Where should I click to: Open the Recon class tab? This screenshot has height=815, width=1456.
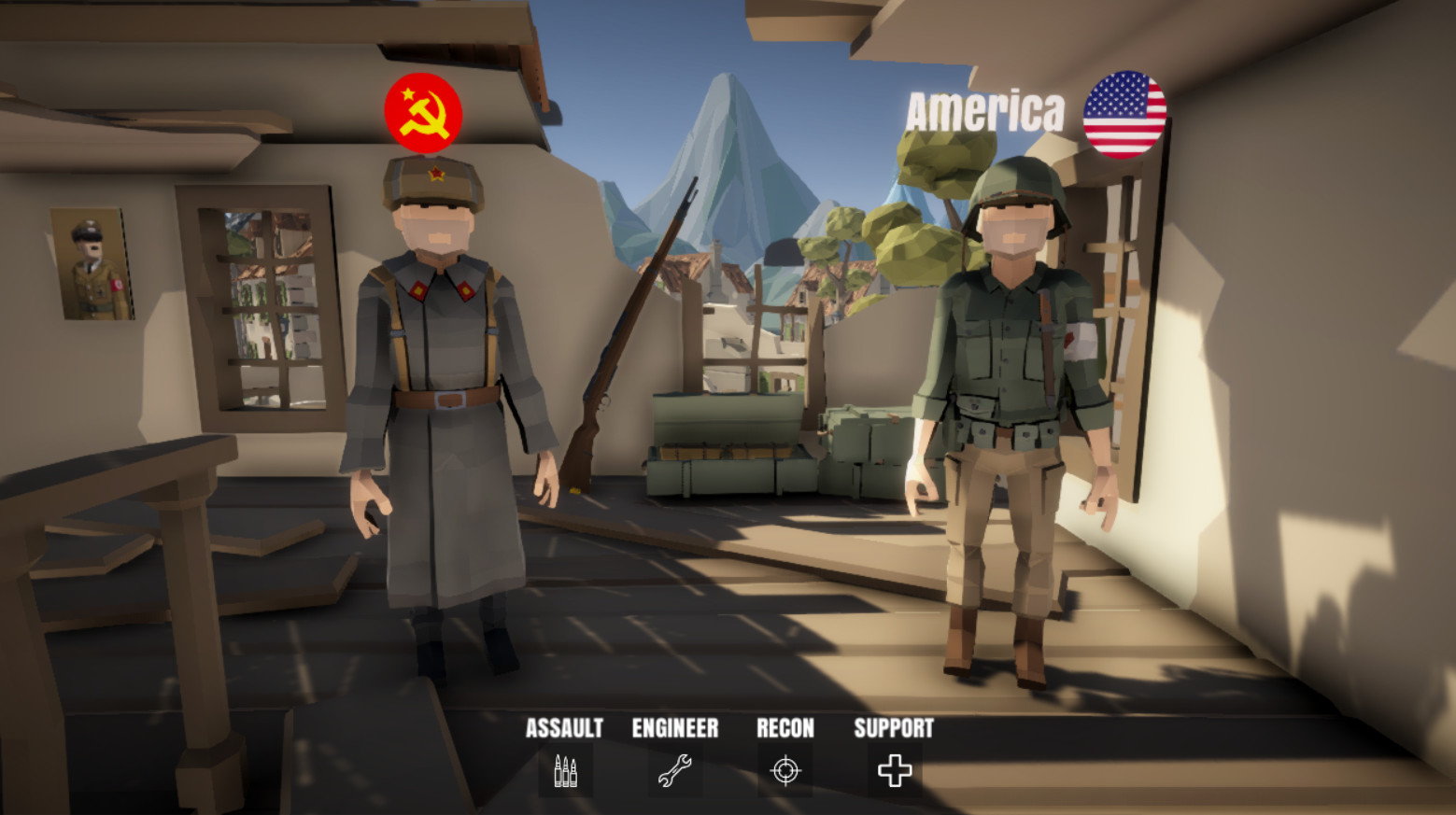pyautogui.click(x=785, y=729)
